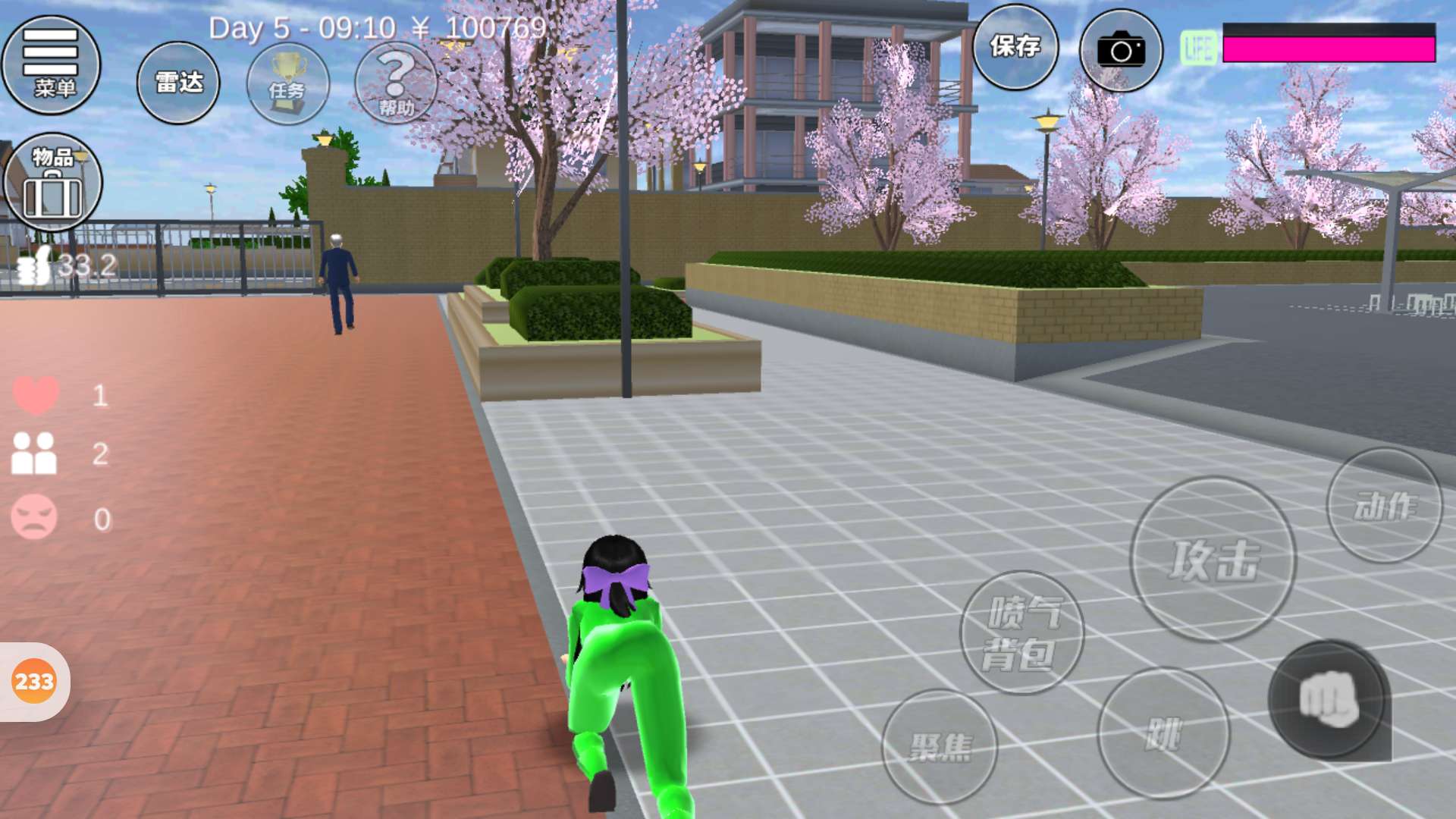This screenshot has width=1456, height=819.
Task: Save the game with 保存
Action: pos(1015,47)
